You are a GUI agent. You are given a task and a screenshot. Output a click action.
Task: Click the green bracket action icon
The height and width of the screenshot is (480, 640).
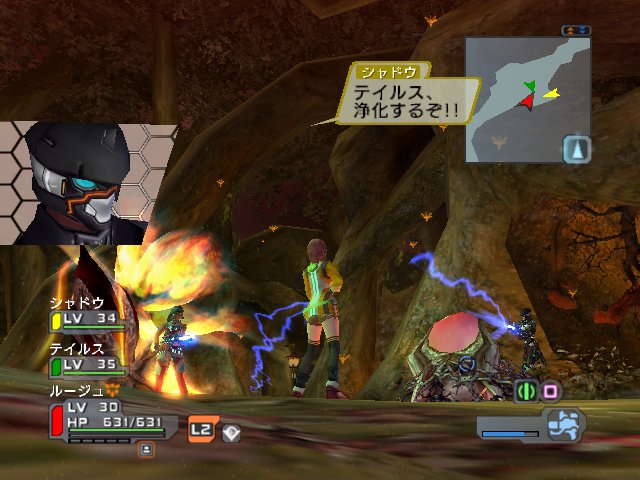point(526,391)
